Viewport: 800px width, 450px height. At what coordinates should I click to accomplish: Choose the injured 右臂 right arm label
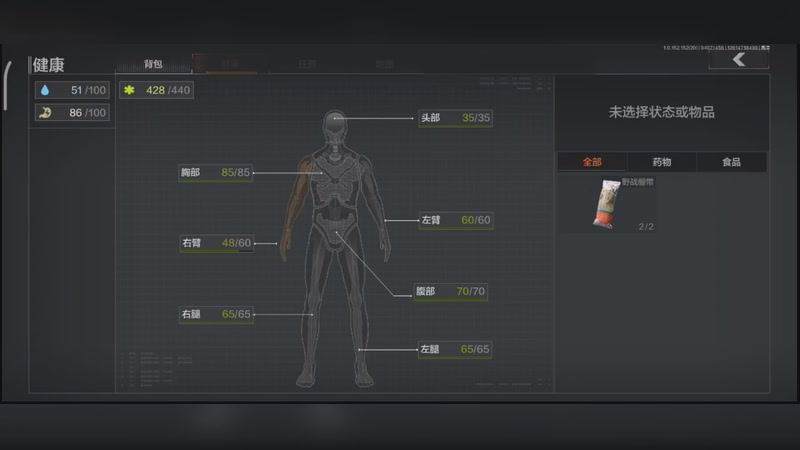[215, 243]
